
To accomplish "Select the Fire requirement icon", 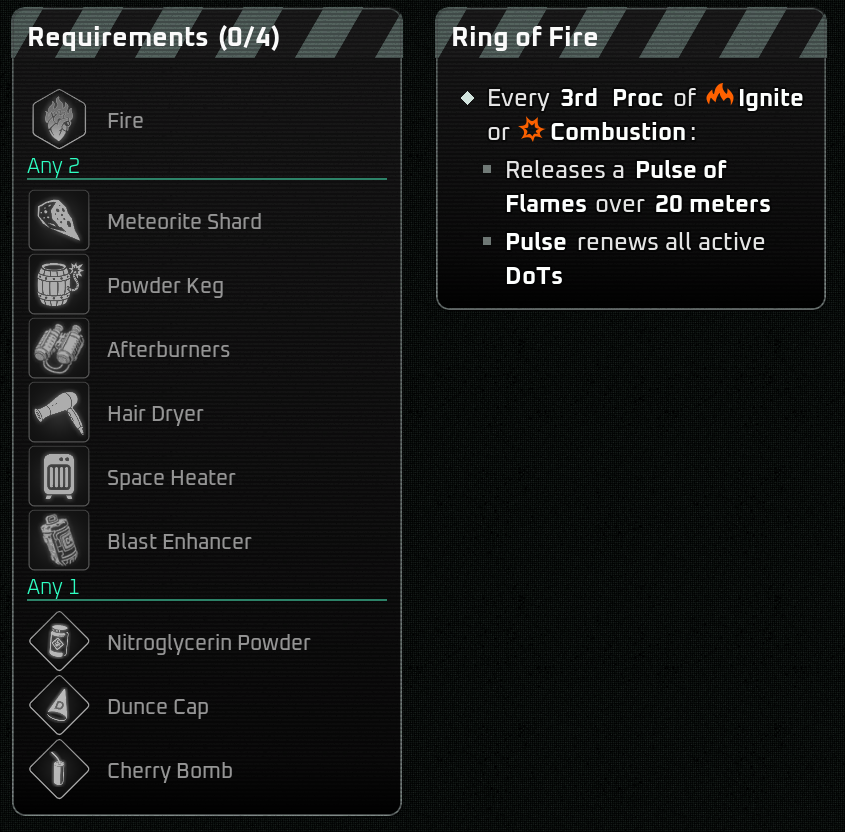I will click(x=59, y=120).
